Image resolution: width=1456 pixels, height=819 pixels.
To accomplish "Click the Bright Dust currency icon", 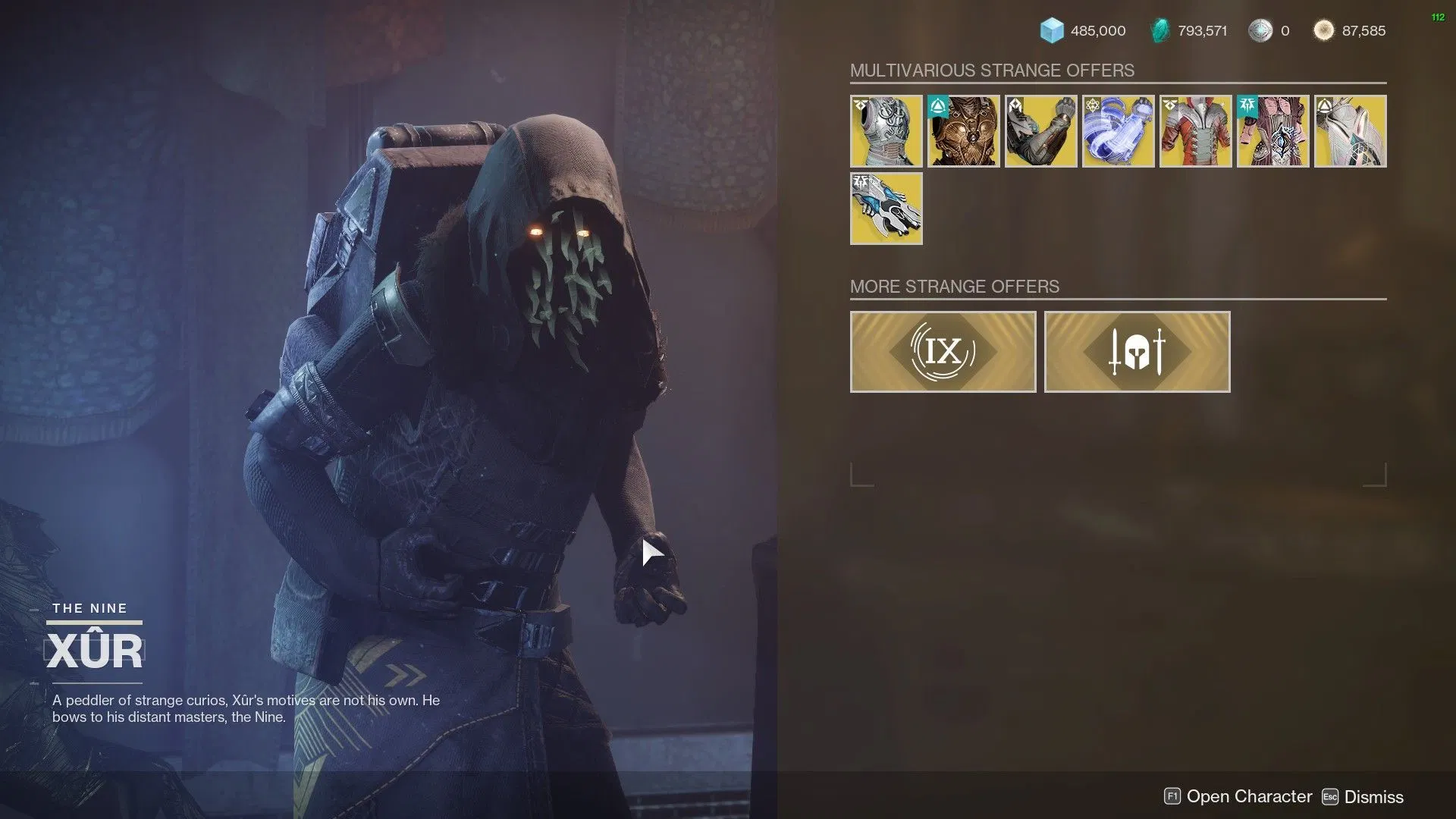I will pyautogui.click(x=1323, y=31).
